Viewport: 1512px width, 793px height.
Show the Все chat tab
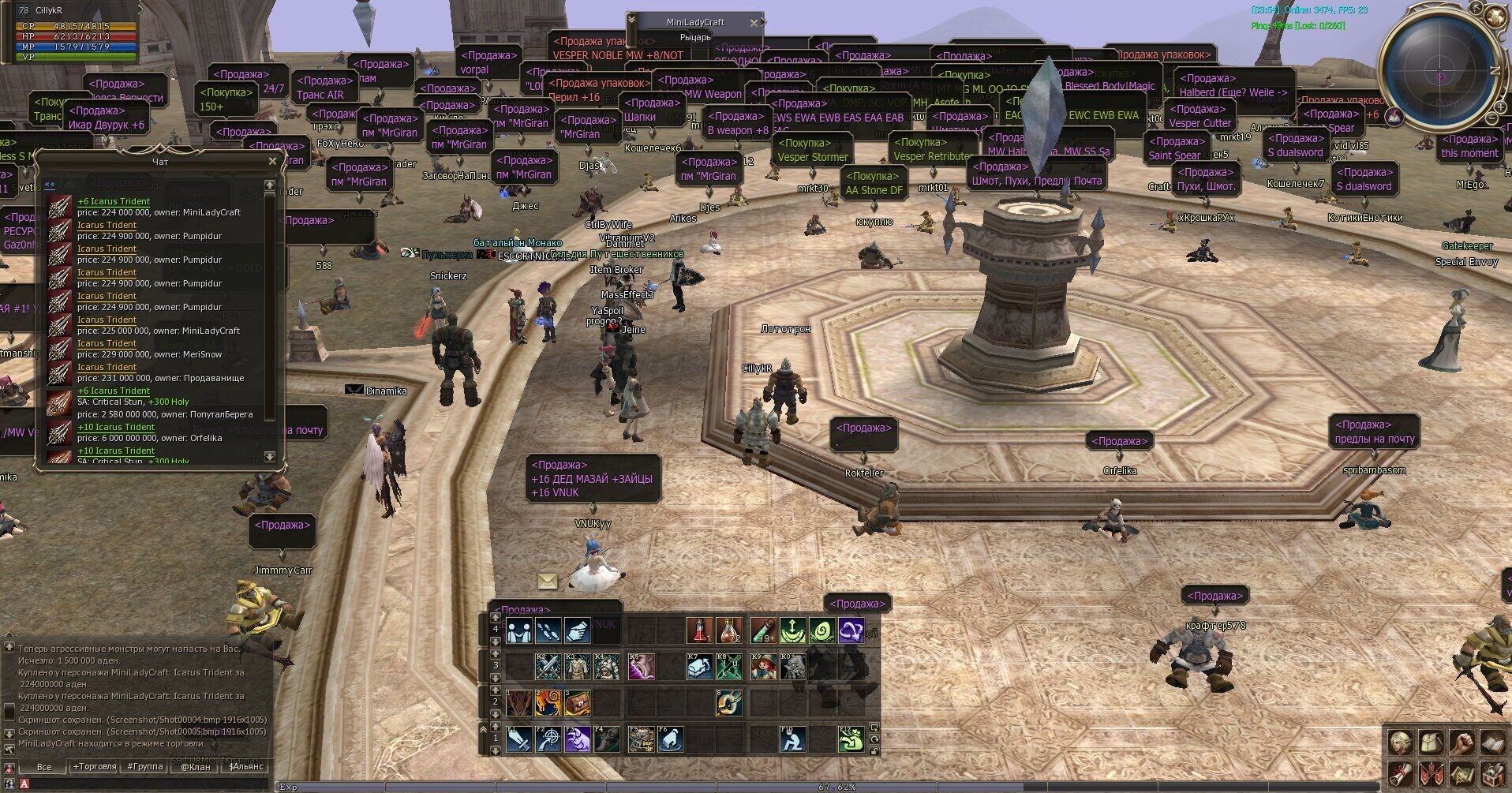click(44, 766)
